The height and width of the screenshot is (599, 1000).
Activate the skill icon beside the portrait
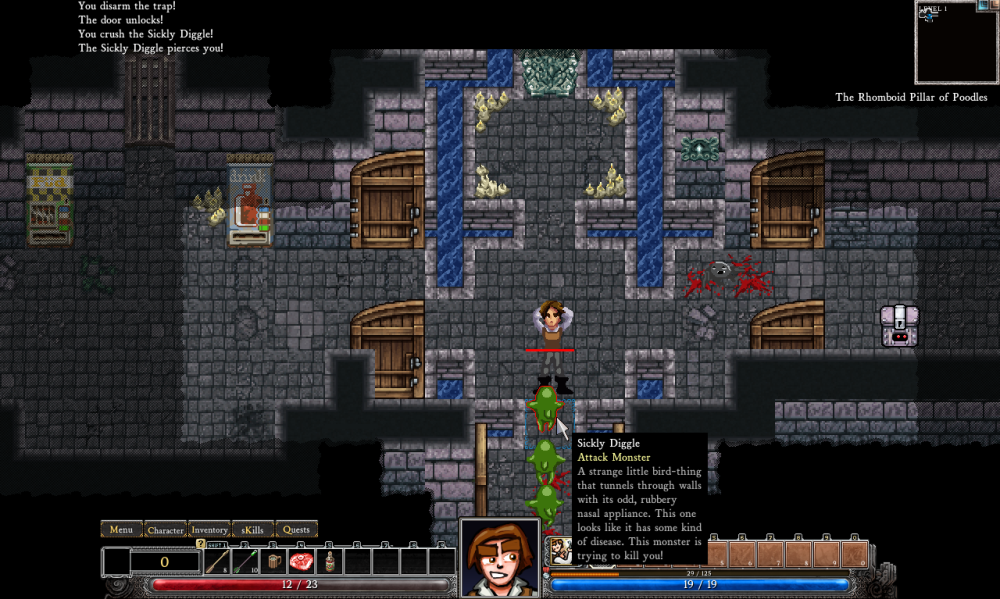pyautogui.click(x=560, y=551)
